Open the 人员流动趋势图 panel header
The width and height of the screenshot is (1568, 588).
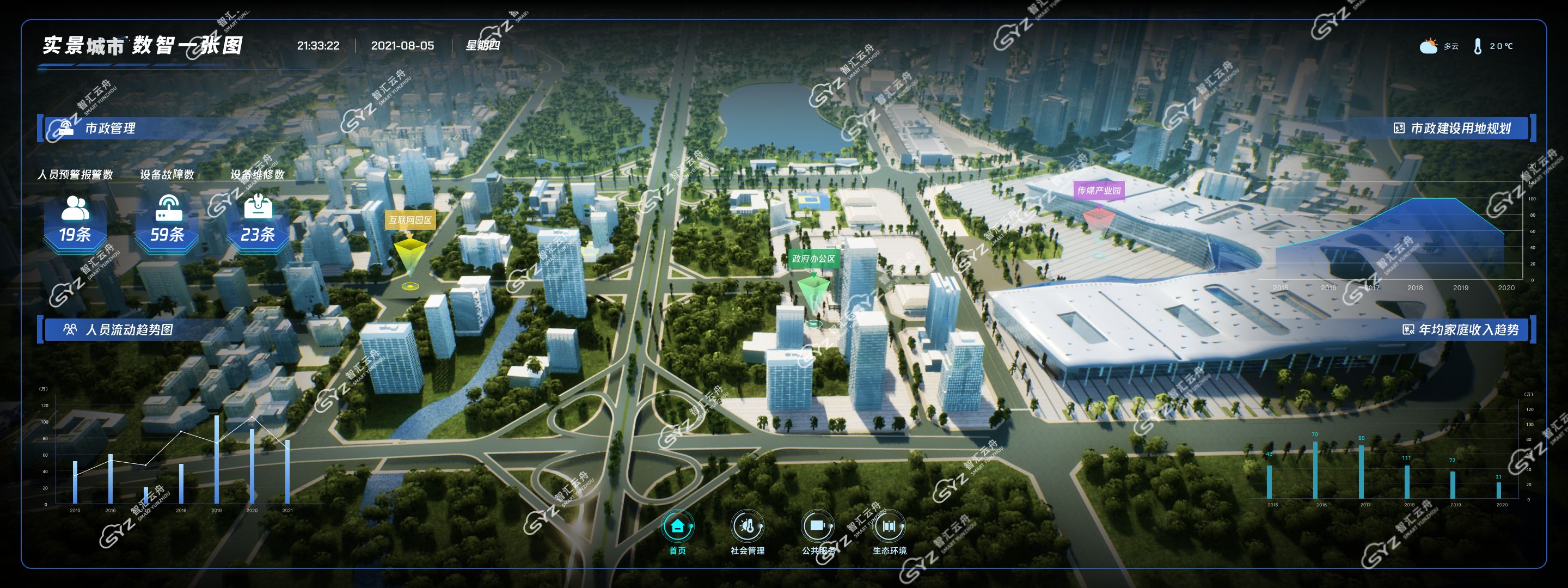(129, 330)
